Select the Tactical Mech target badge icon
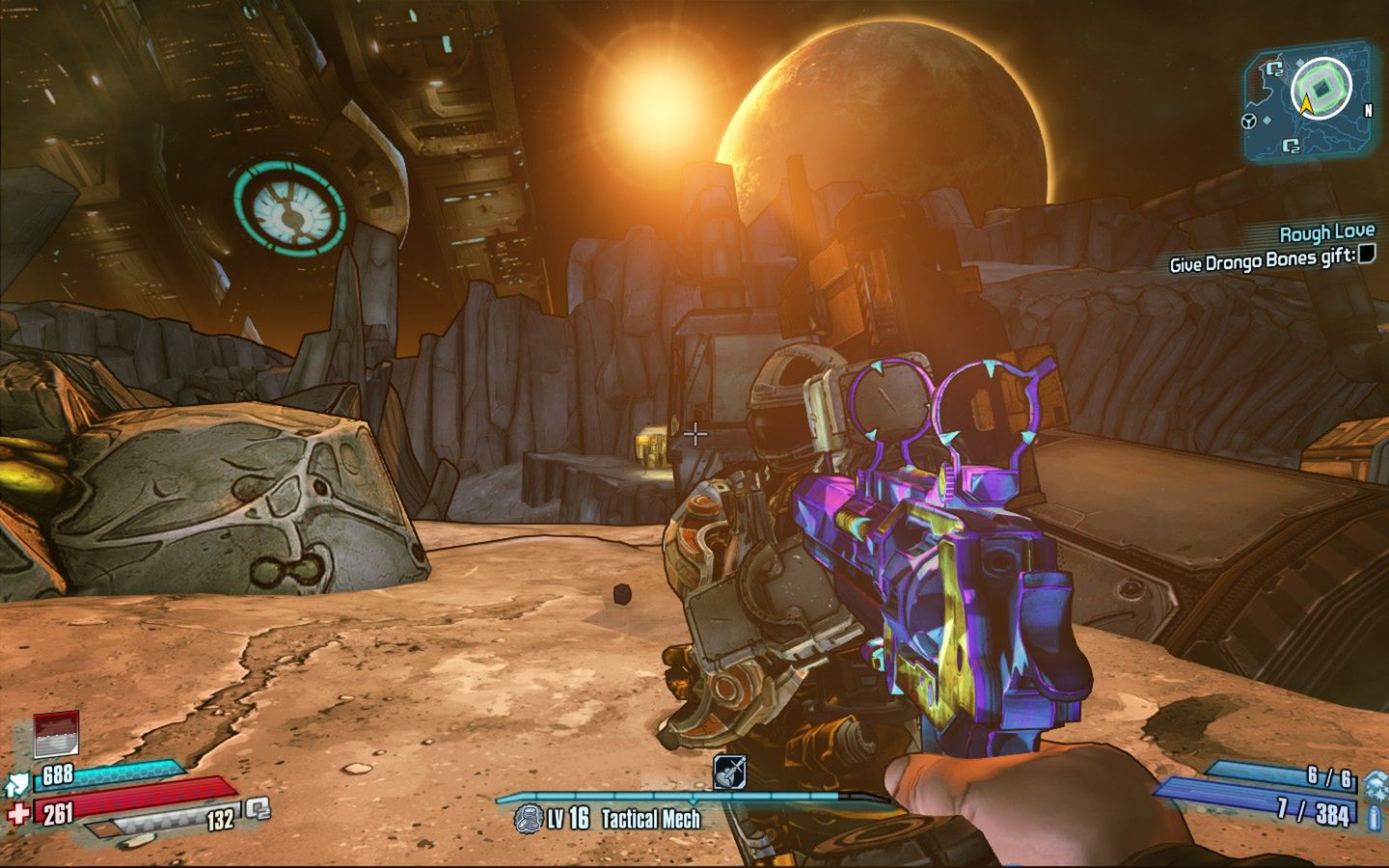 click(527, 819)
